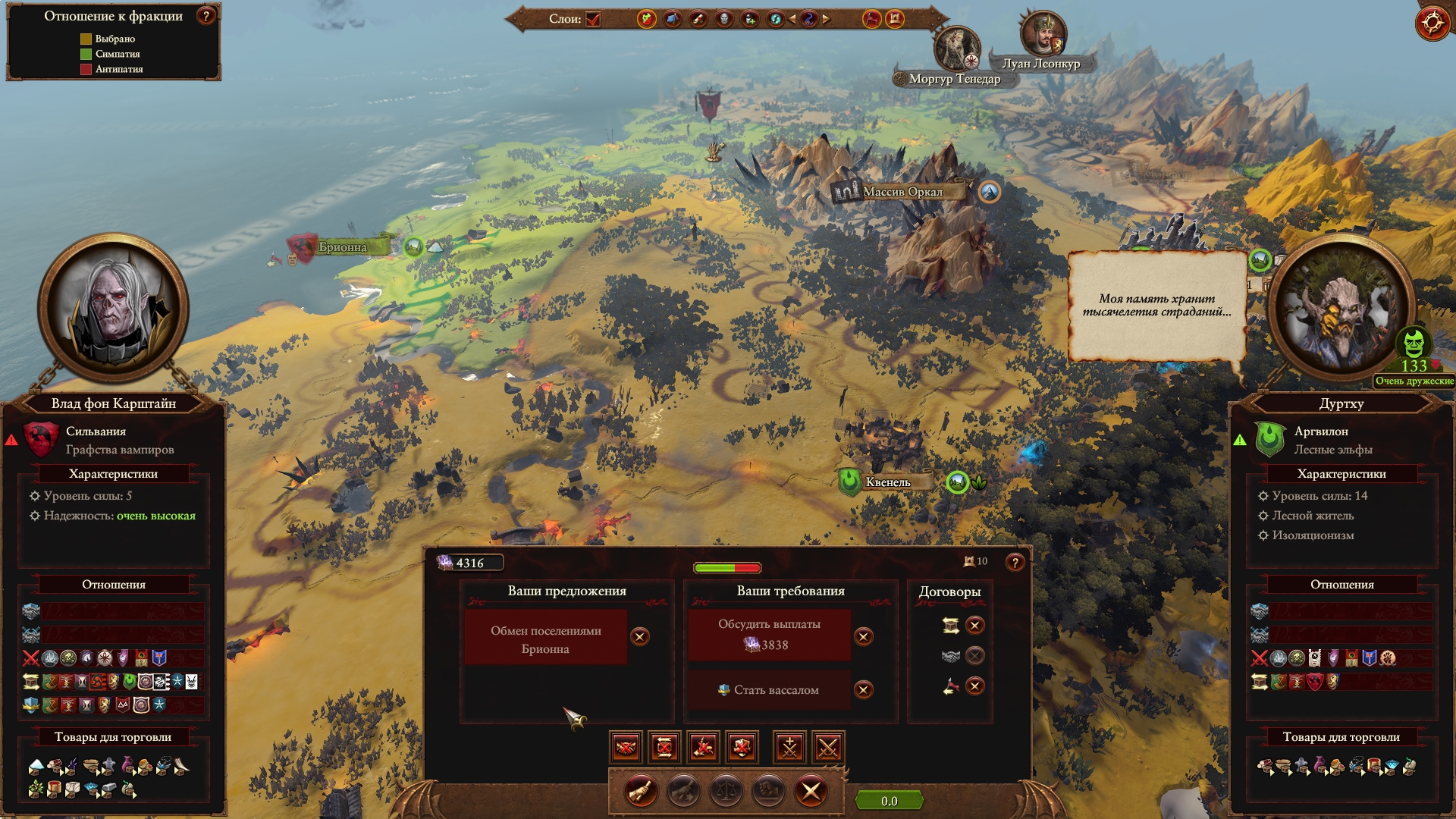
Task: Click the Брионна settlement label
Action: [342, 247]
